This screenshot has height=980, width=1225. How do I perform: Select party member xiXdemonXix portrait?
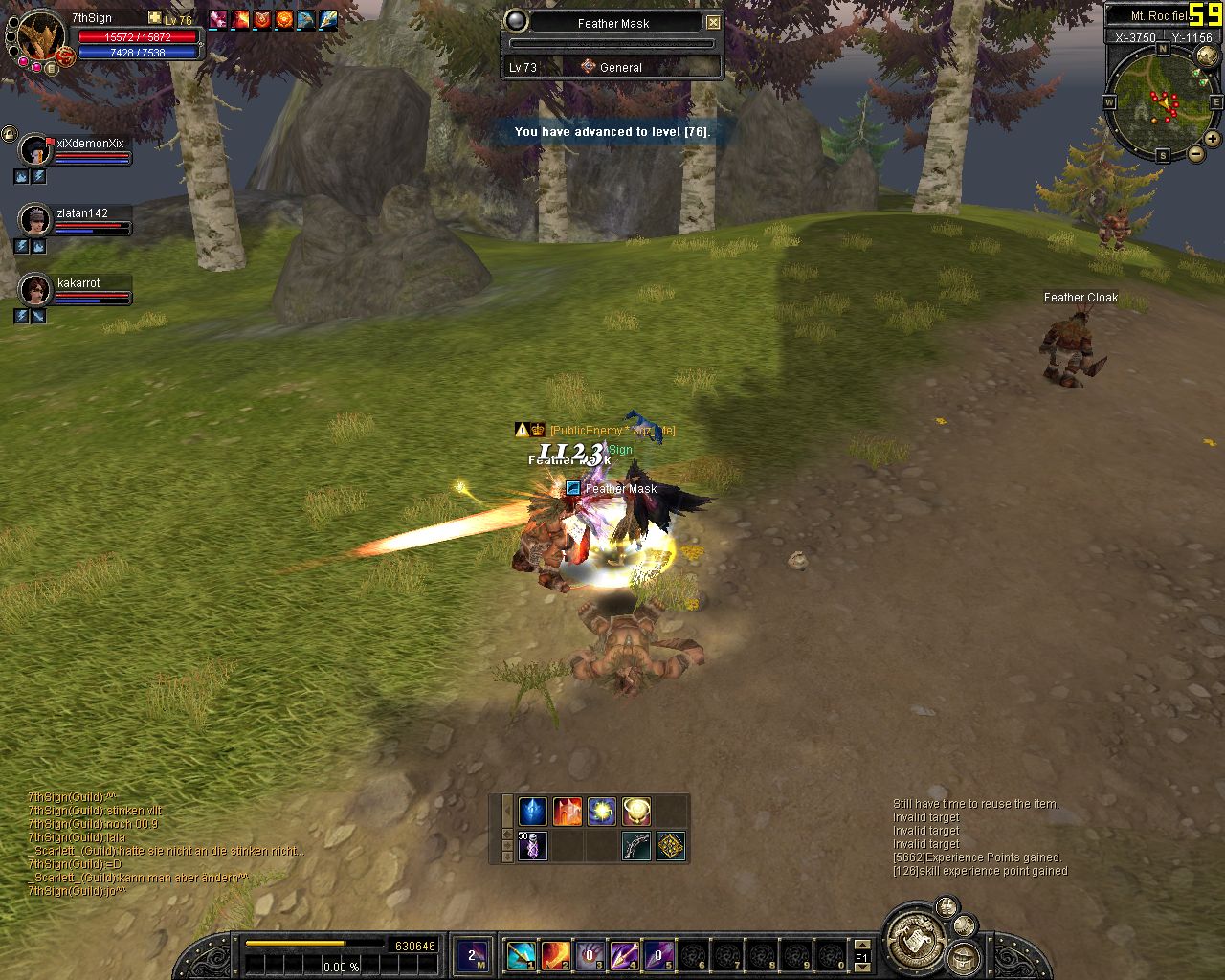(36, 150)
